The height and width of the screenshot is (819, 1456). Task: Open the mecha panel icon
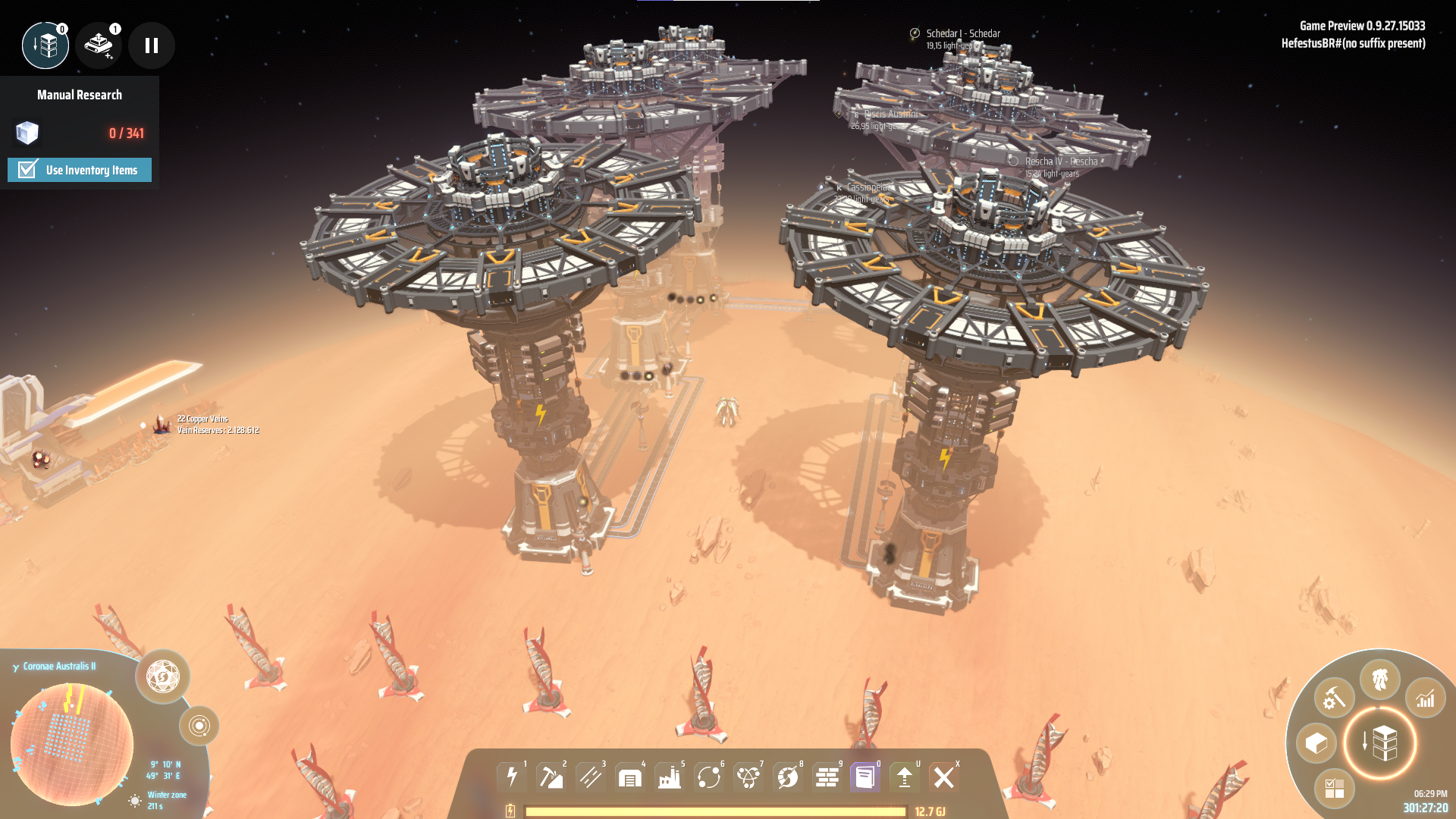click(1379, 679)
